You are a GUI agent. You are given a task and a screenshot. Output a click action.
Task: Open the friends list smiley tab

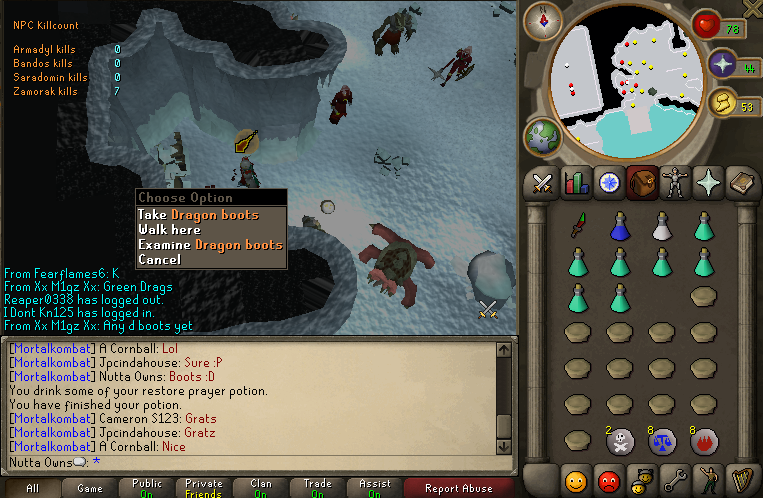point(575,481)
